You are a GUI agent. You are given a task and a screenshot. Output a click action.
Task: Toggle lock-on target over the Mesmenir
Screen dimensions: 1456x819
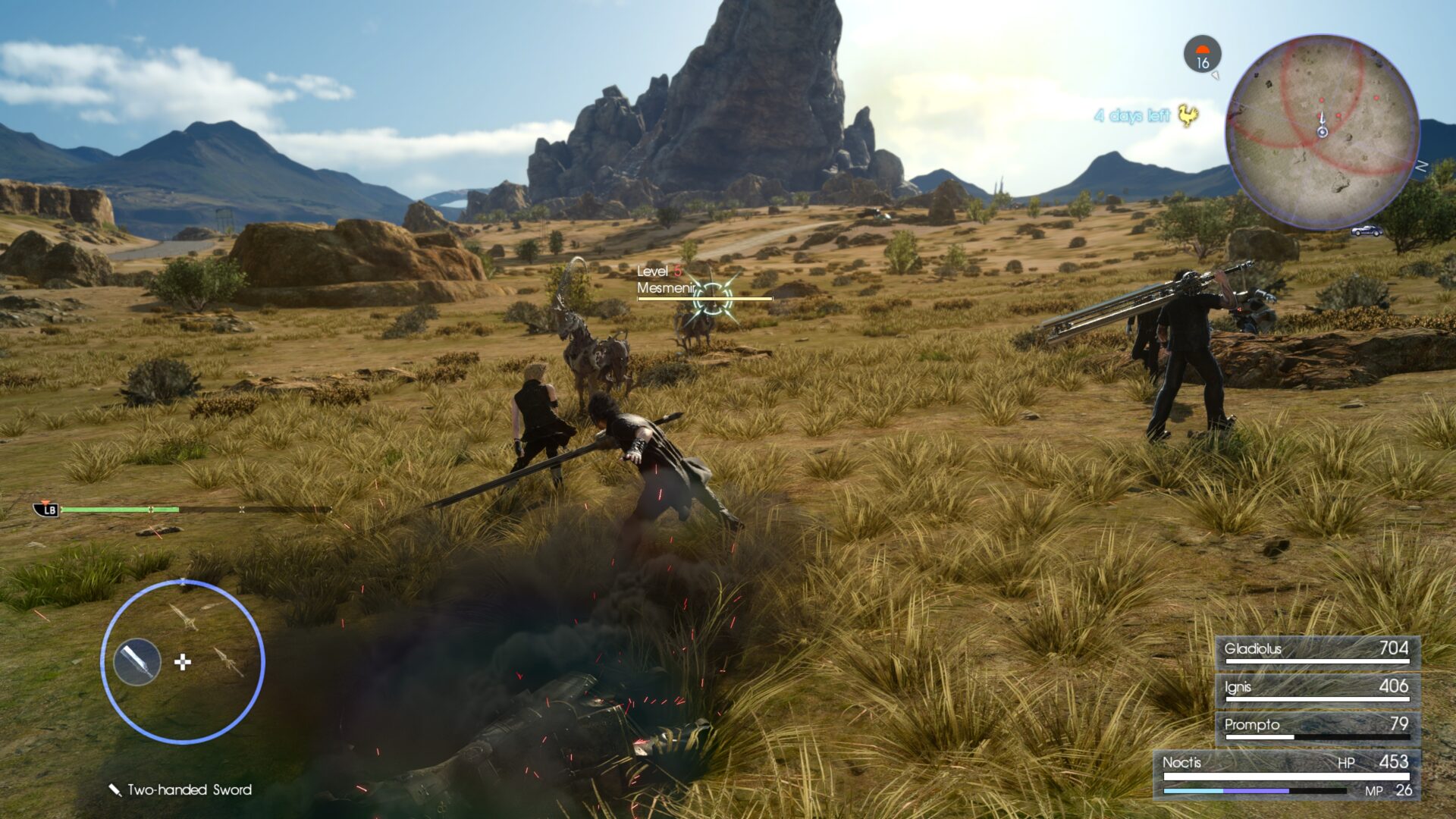[711, 298]
